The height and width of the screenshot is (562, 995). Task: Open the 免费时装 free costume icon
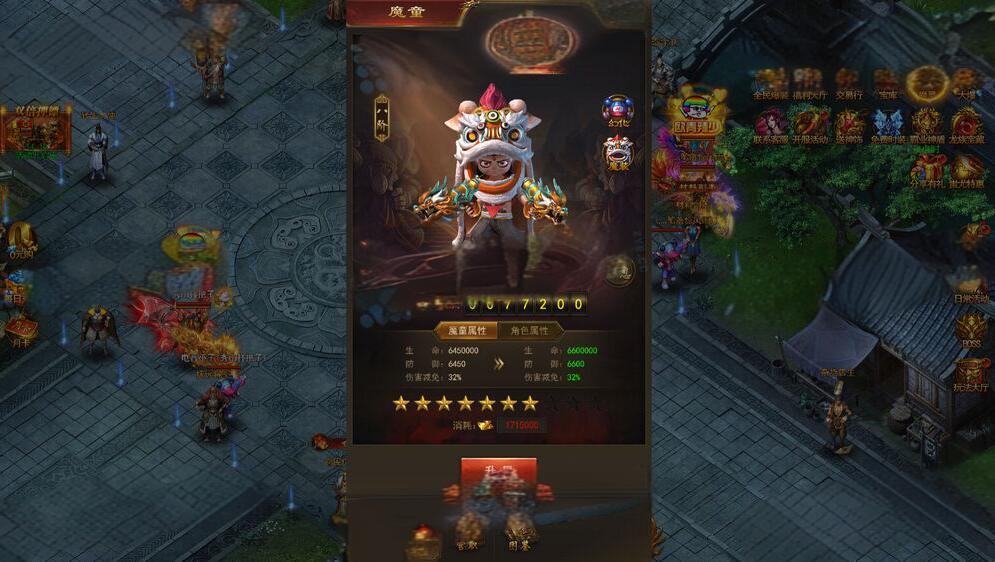pyautogui.click(x=888, y=125)
